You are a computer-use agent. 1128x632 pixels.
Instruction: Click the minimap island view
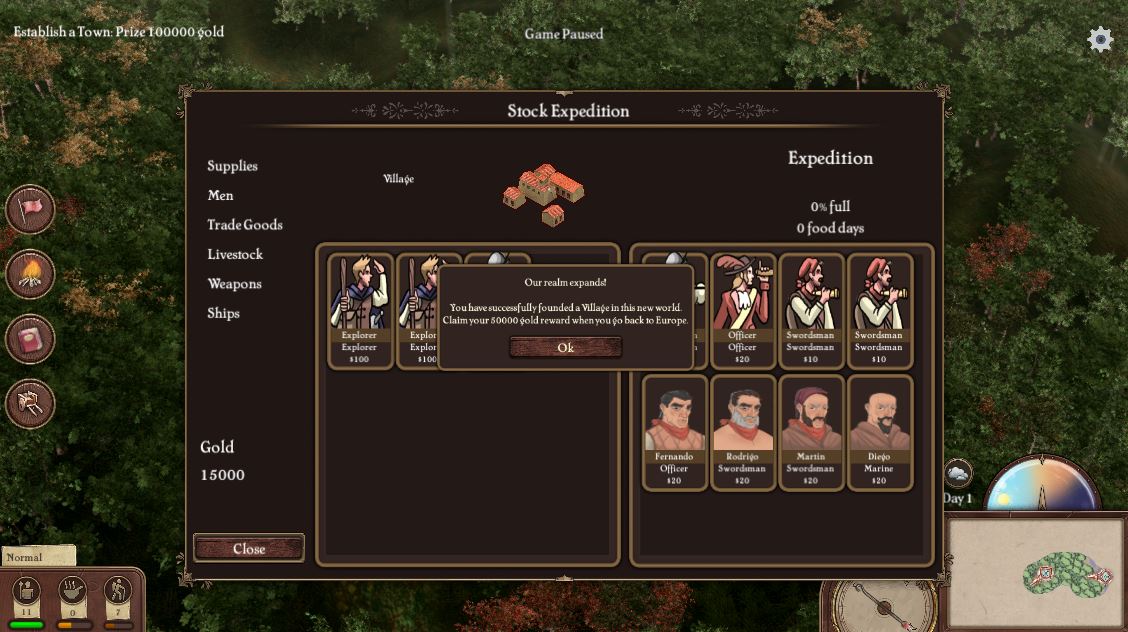click(x=1034, y=572)
